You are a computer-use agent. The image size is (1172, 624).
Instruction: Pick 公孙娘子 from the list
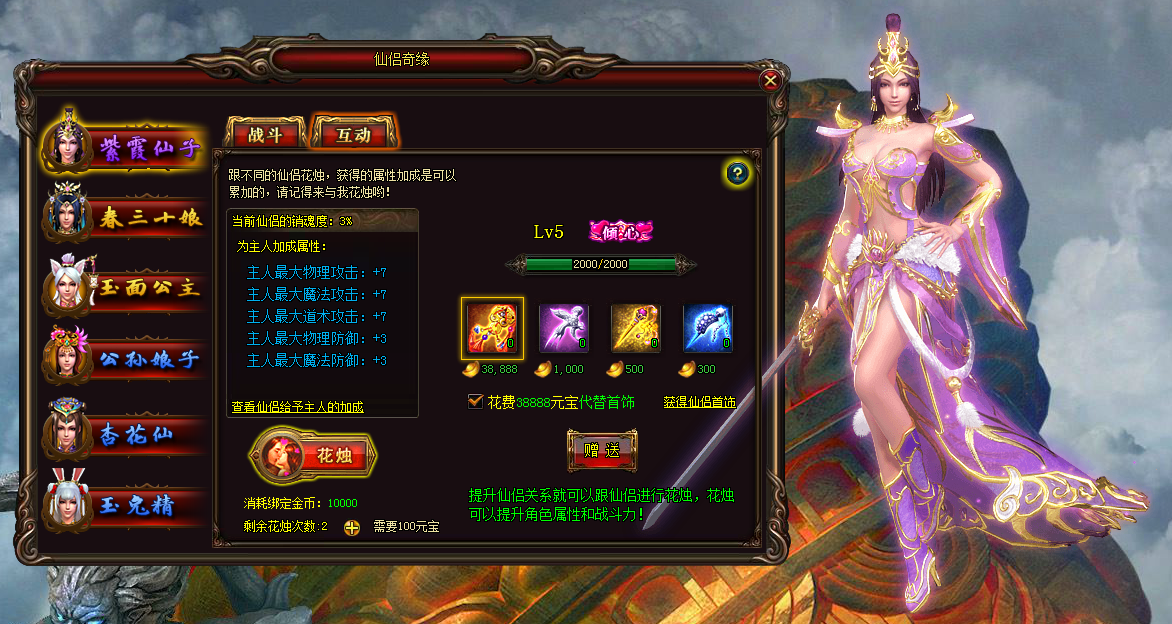click(124, 359)
